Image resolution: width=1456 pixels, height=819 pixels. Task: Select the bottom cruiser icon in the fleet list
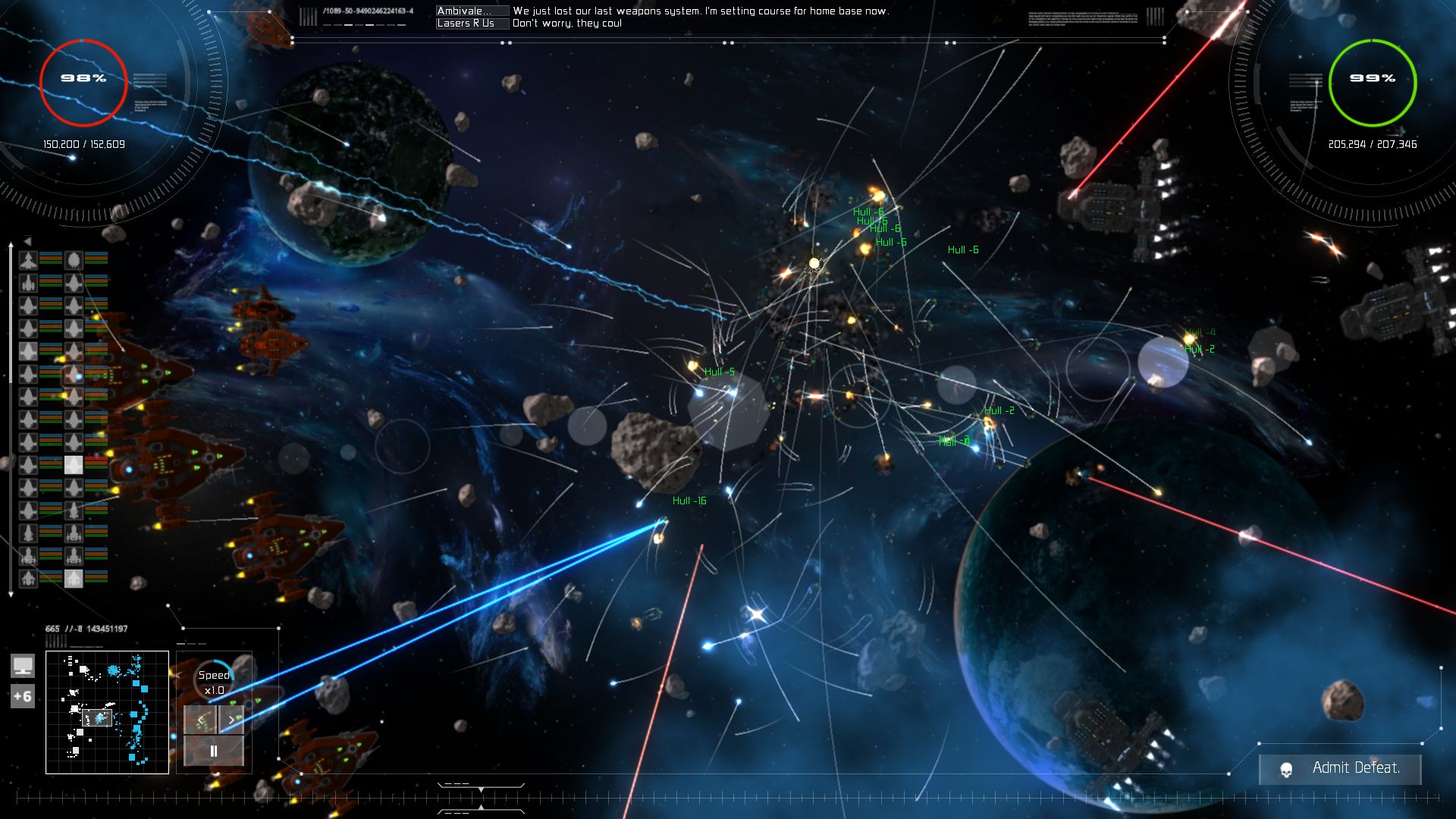(28, 580)
